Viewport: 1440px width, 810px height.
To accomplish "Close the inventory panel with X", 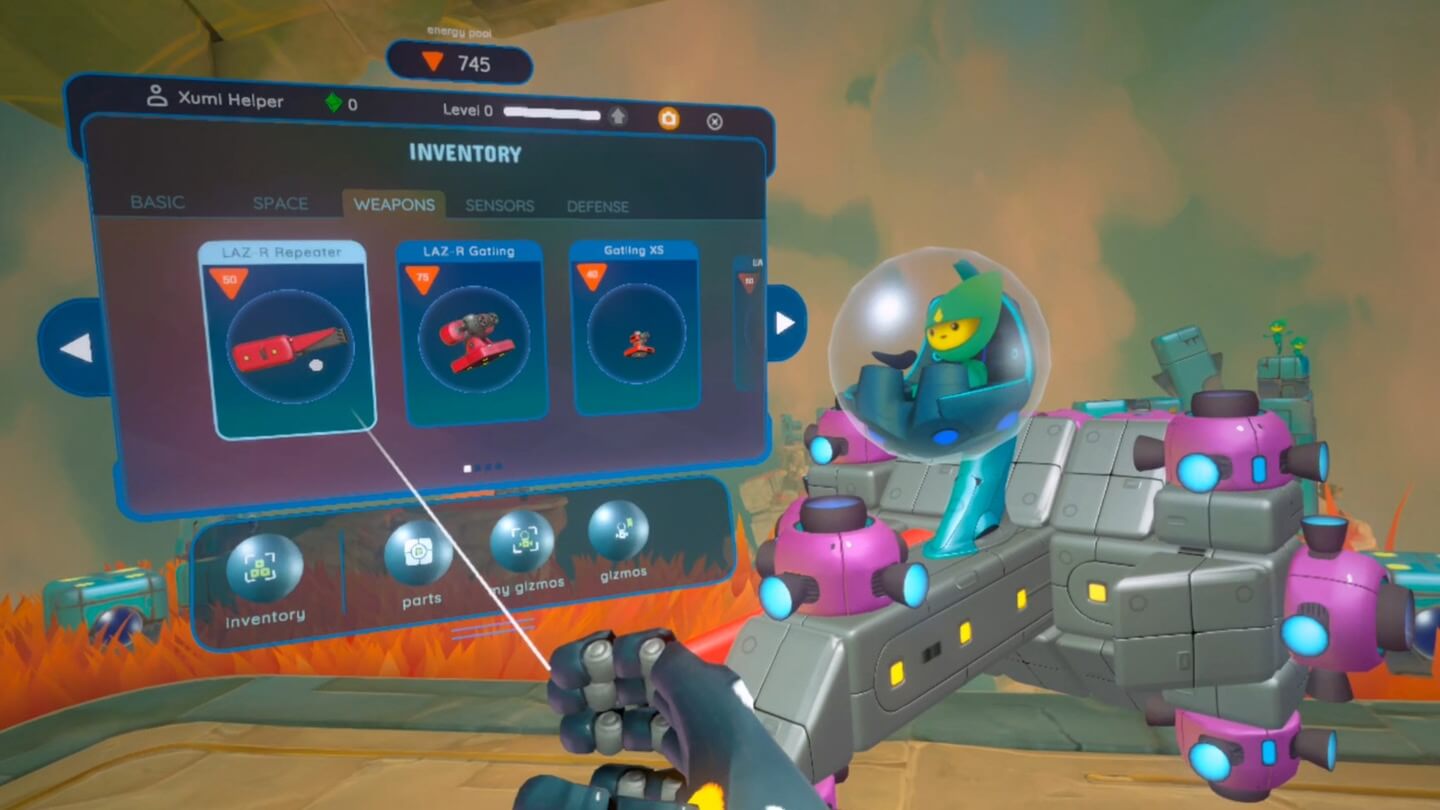I will pyautogui.click(x=714, y=121).
